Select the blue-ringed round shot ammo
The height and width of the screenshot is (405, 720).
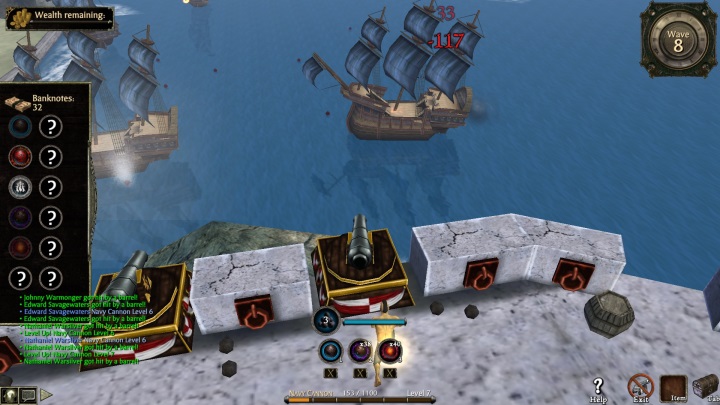pyautogui.click(x=331, y=351)
